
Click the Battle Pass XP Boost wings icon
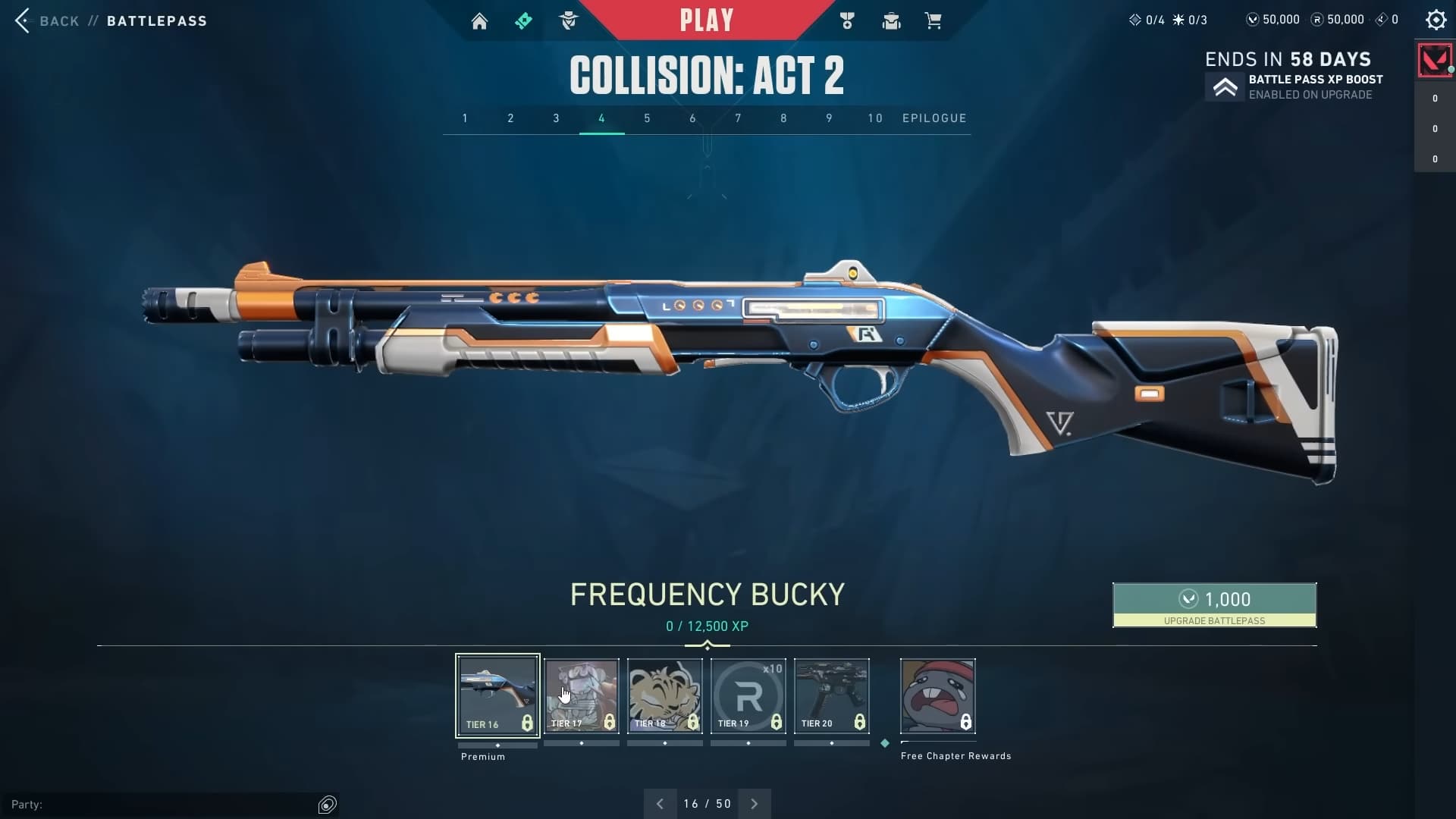pos(1226,87)
